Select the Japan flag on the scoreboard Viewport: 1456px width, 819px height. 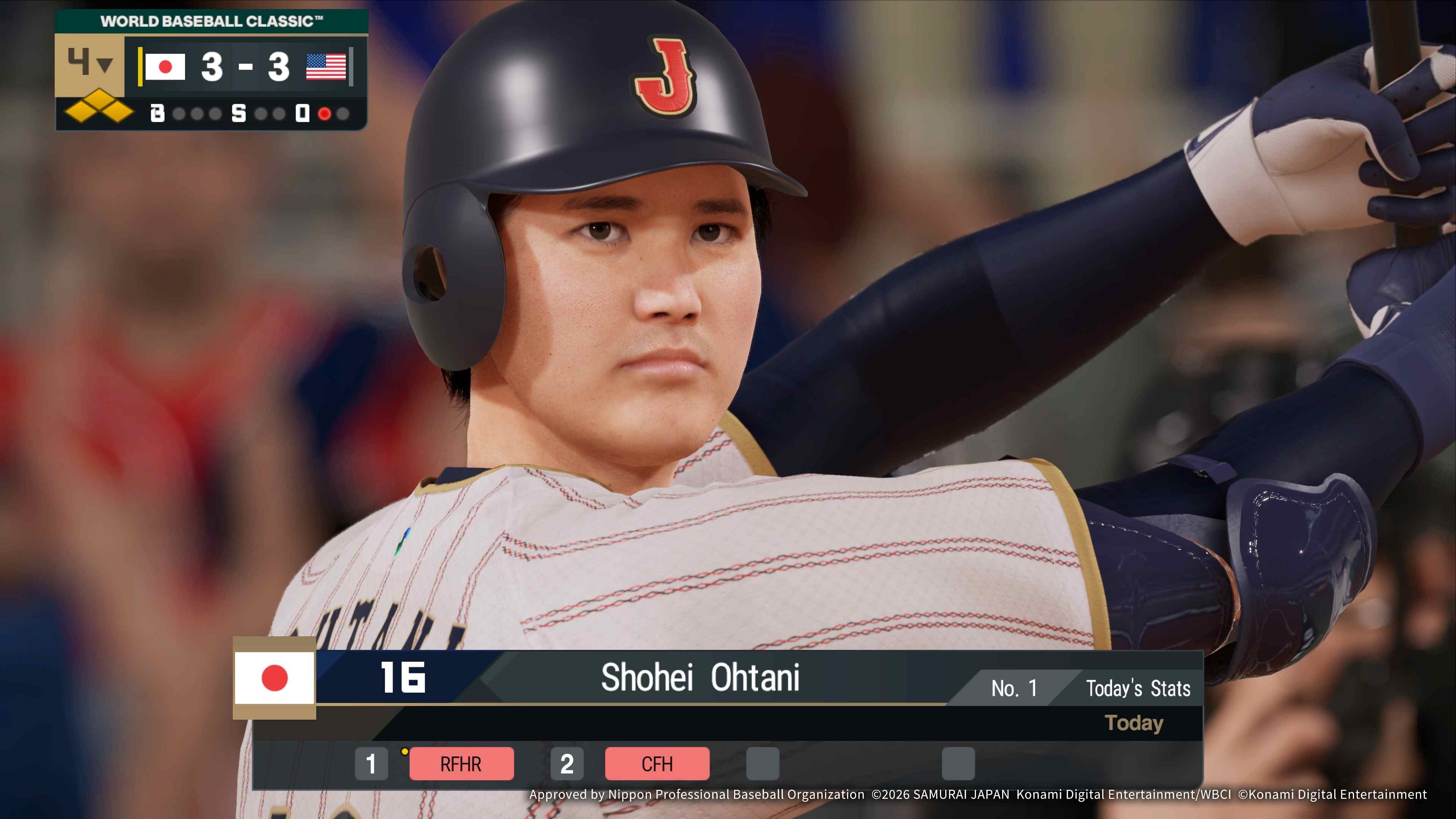click(166, 68)
